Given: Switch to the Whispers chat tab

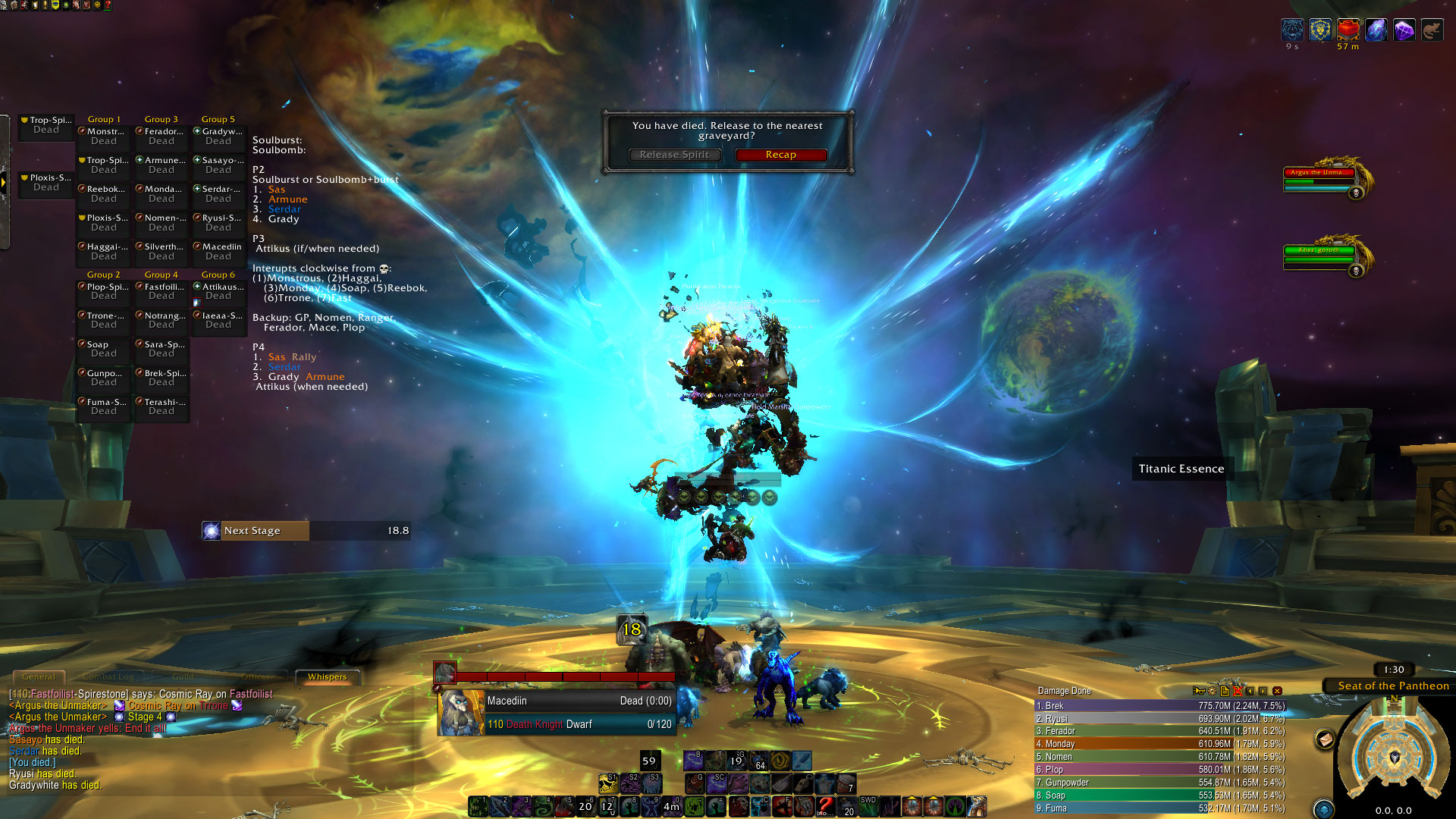Looking at the screenshot, I should 327,676.
